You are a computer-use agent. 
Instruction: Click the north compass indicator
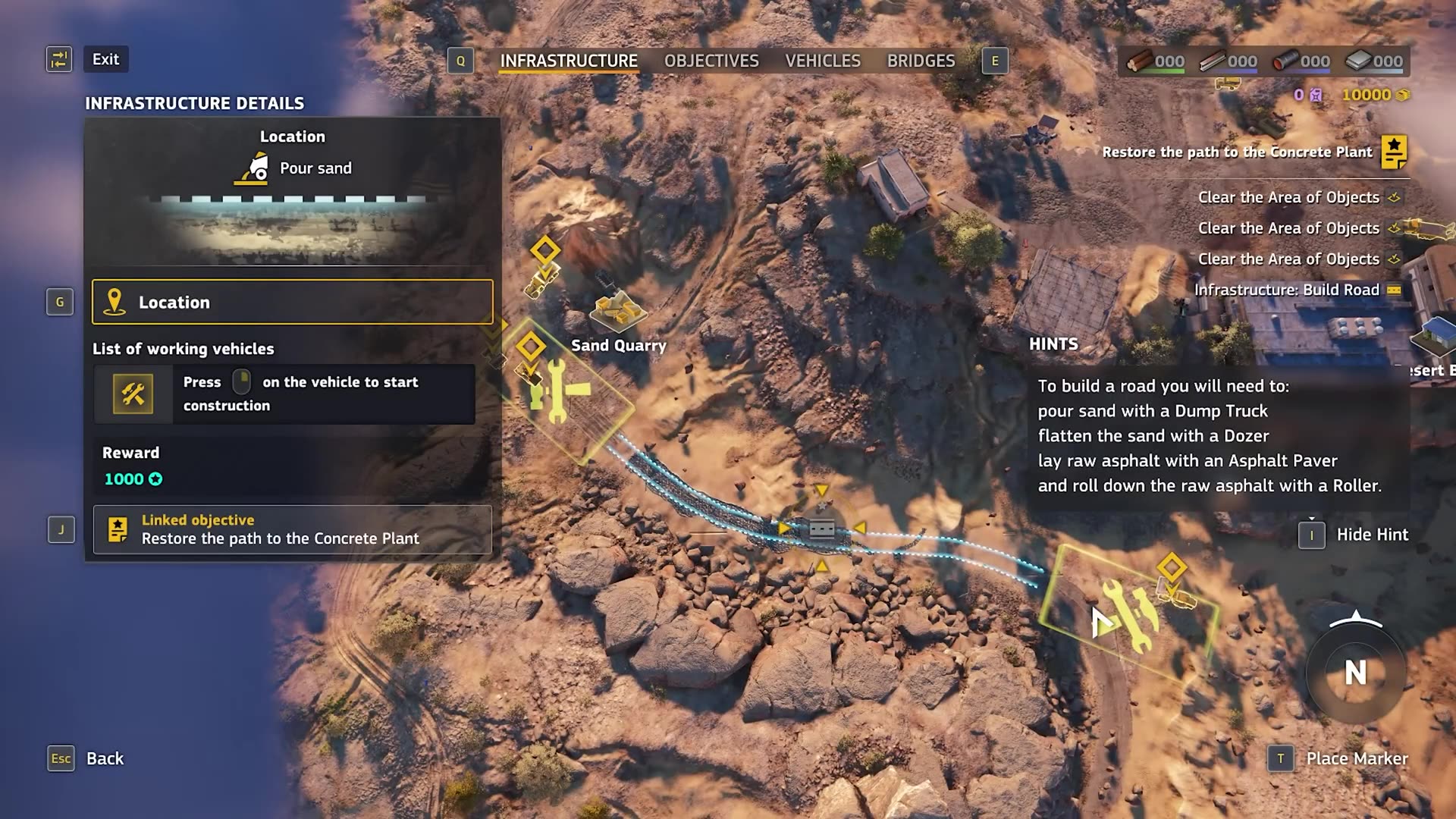click(x=1355, y=672)
